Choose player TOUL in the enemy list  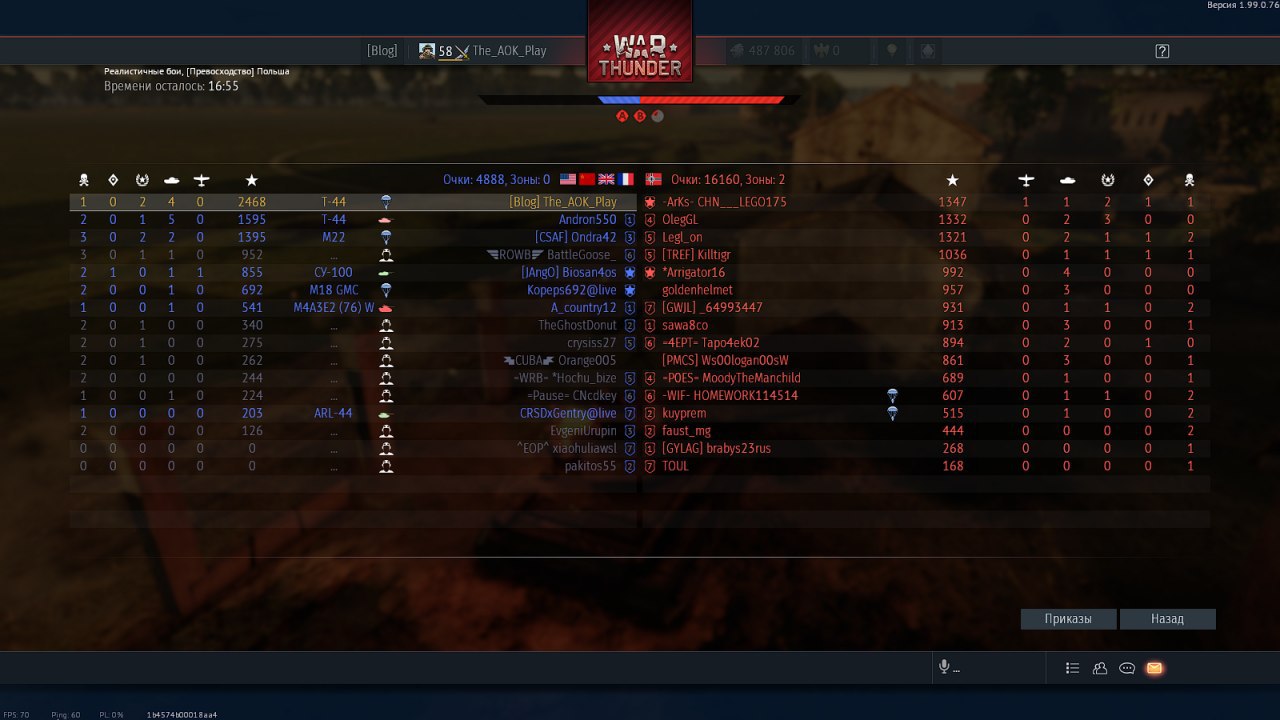click(x=675, y=466)
